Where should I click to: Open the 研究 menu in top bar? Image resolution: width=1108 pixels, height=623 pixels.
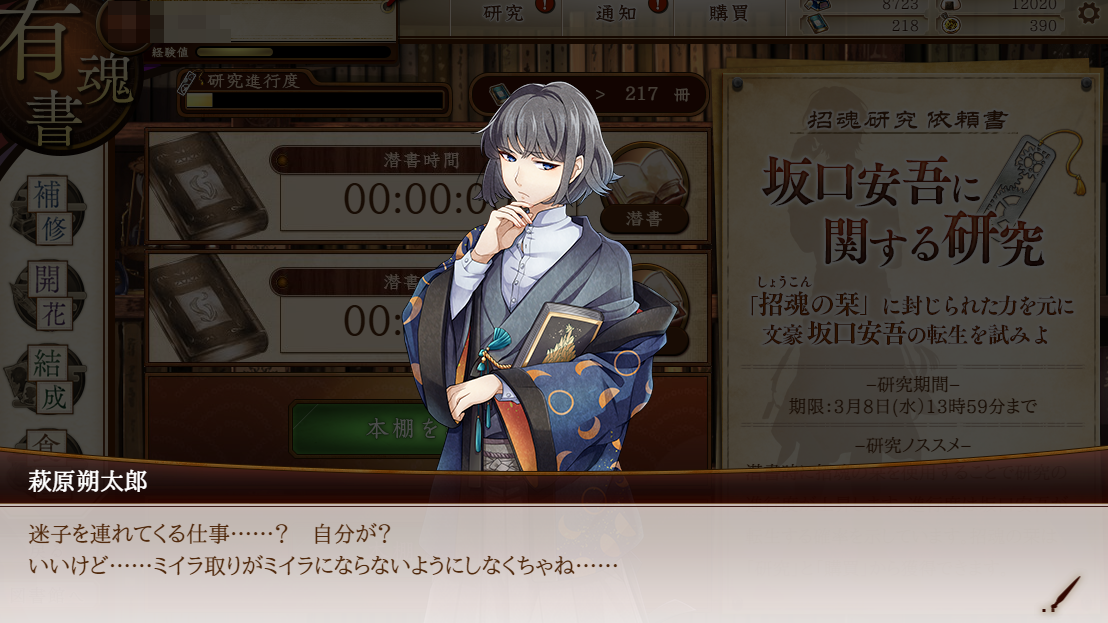coord(505,13)
